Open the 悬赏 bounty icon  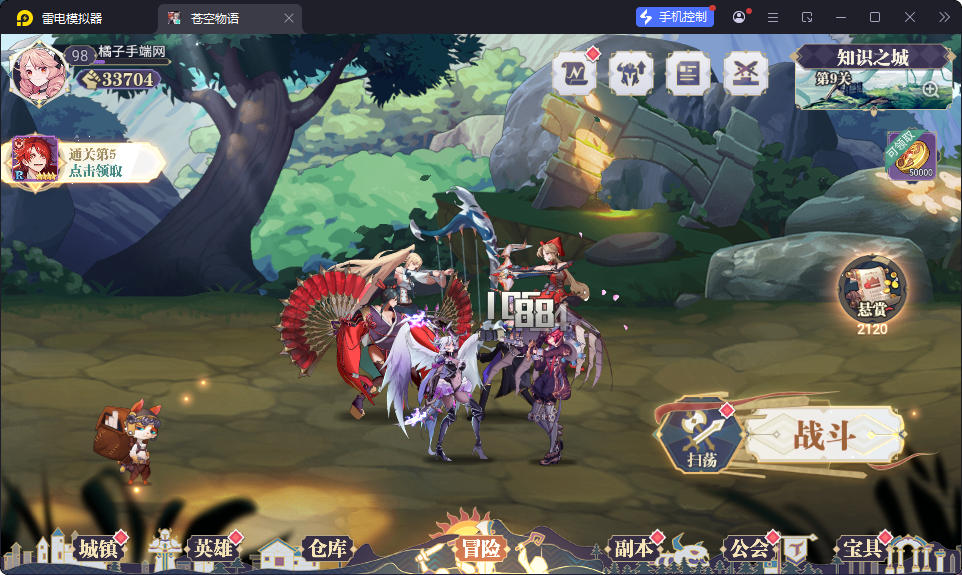click(x=872, y=292)
